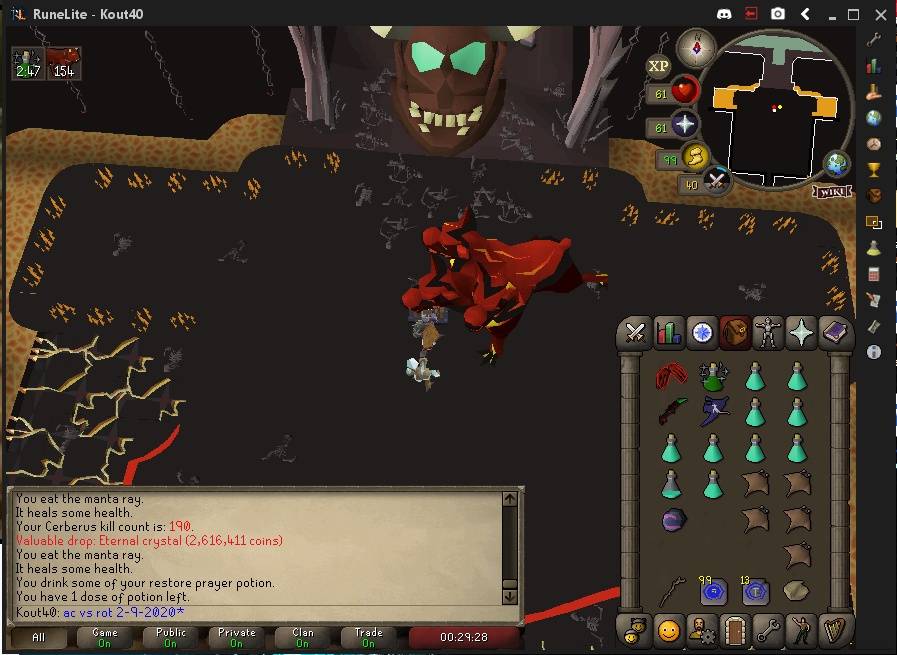Toggle run energy boot orb

point(694,157)
